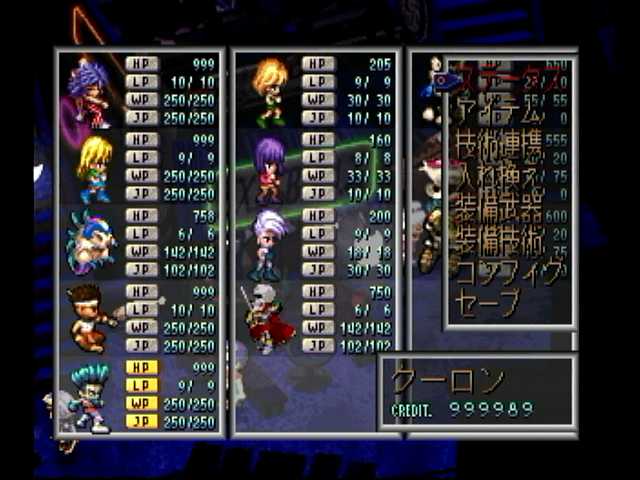Choose the white-haired character with 200 HP

270,243
